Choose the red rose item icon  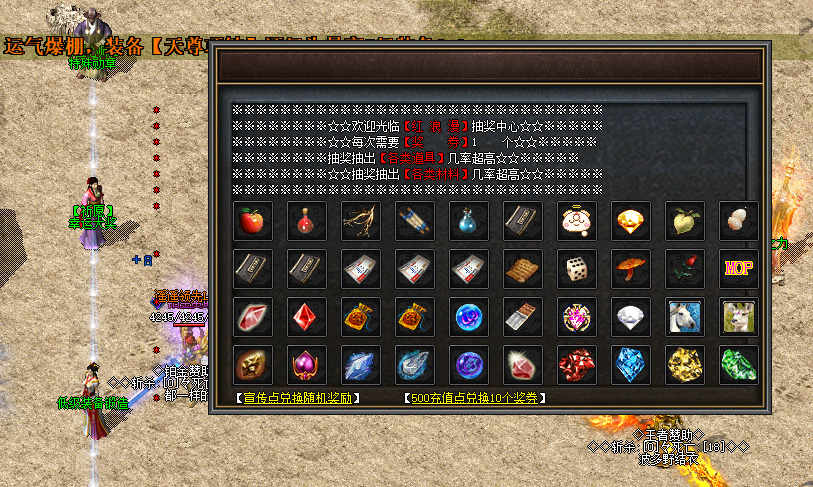click(x=685, y=269)
